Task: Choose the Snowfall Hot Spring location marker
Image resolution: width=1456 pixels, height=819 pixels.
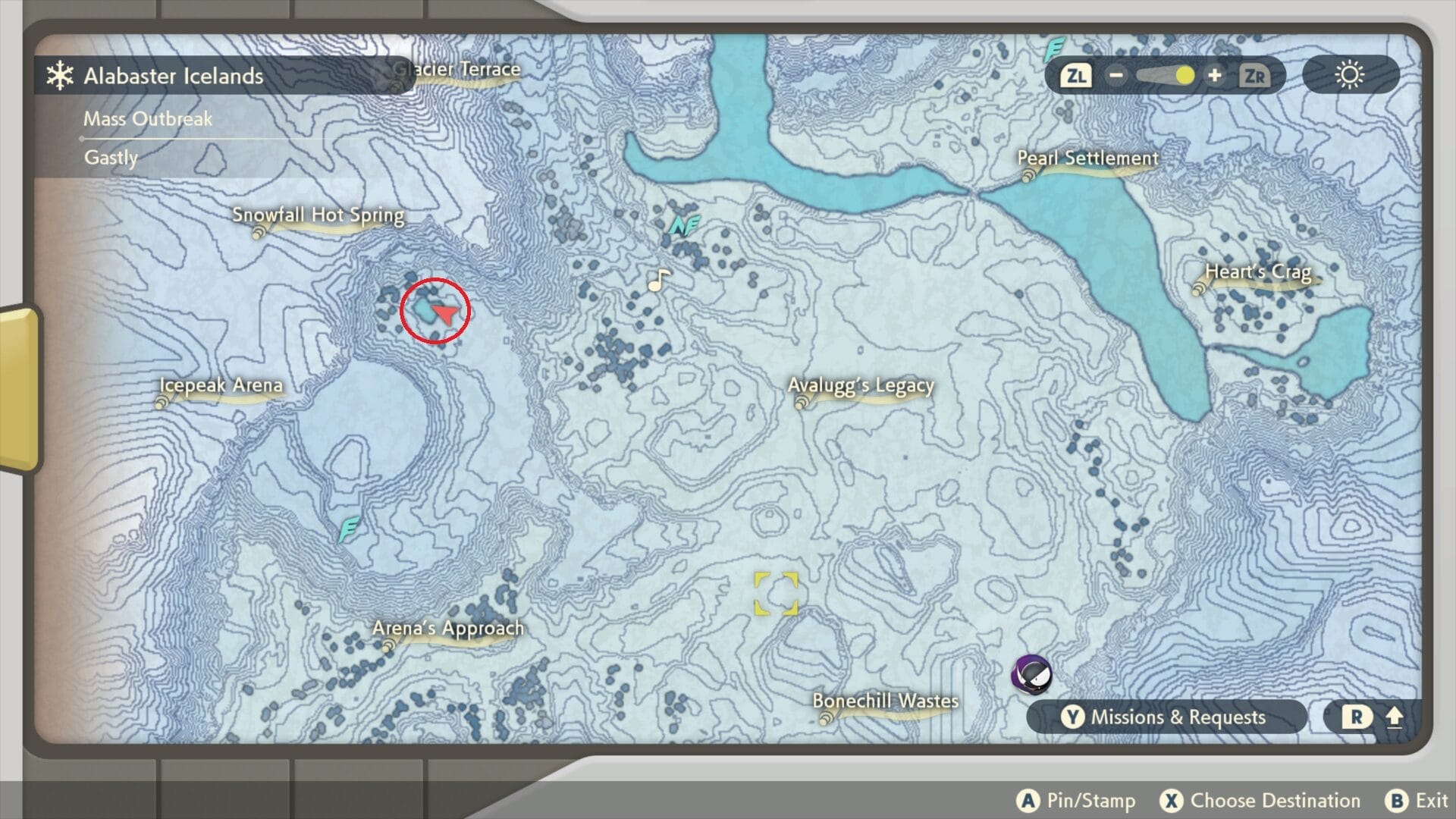Action: [x=318, y=215]
